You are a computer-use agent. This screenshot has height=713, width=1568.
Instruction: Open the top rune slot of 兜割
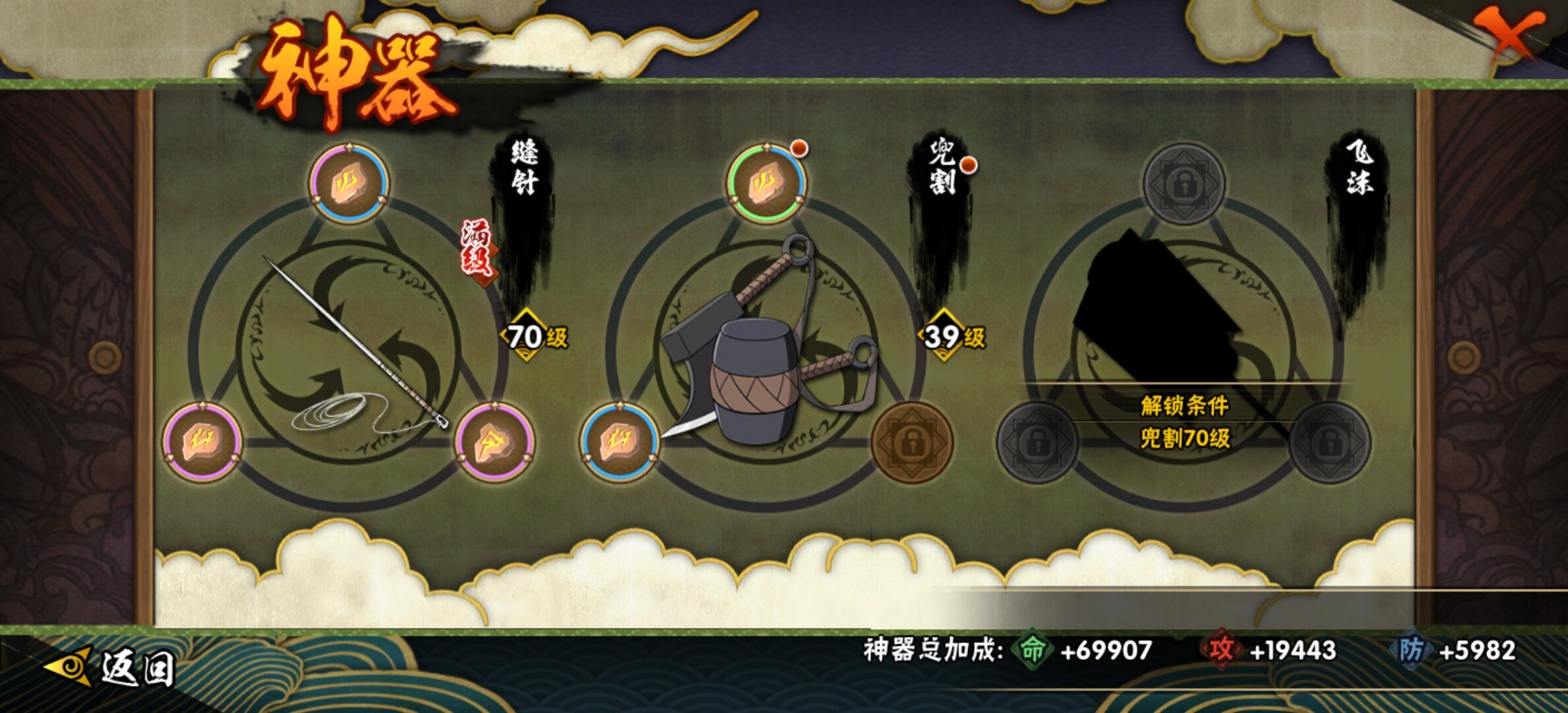pyautogui.click(x=766, y=183)
